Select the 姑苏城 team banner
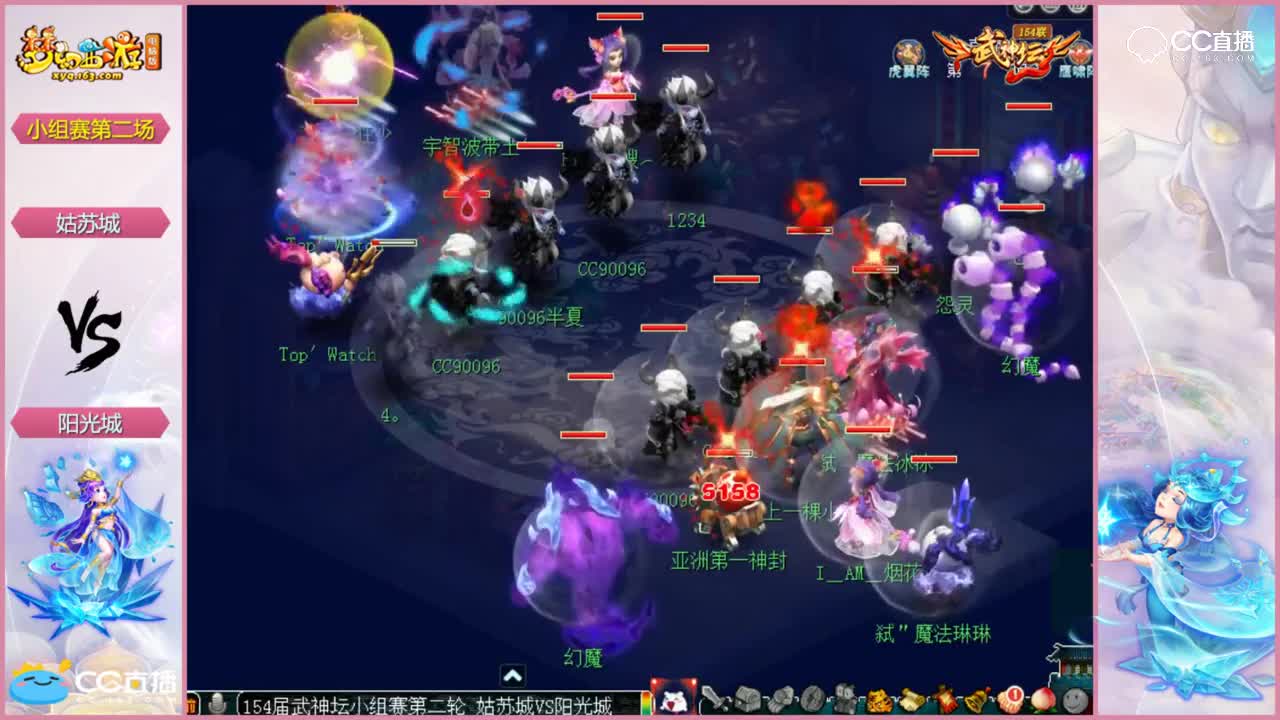Image resolution: width=1280 pixels, height=720 pixels. click(x=88, y=222)
